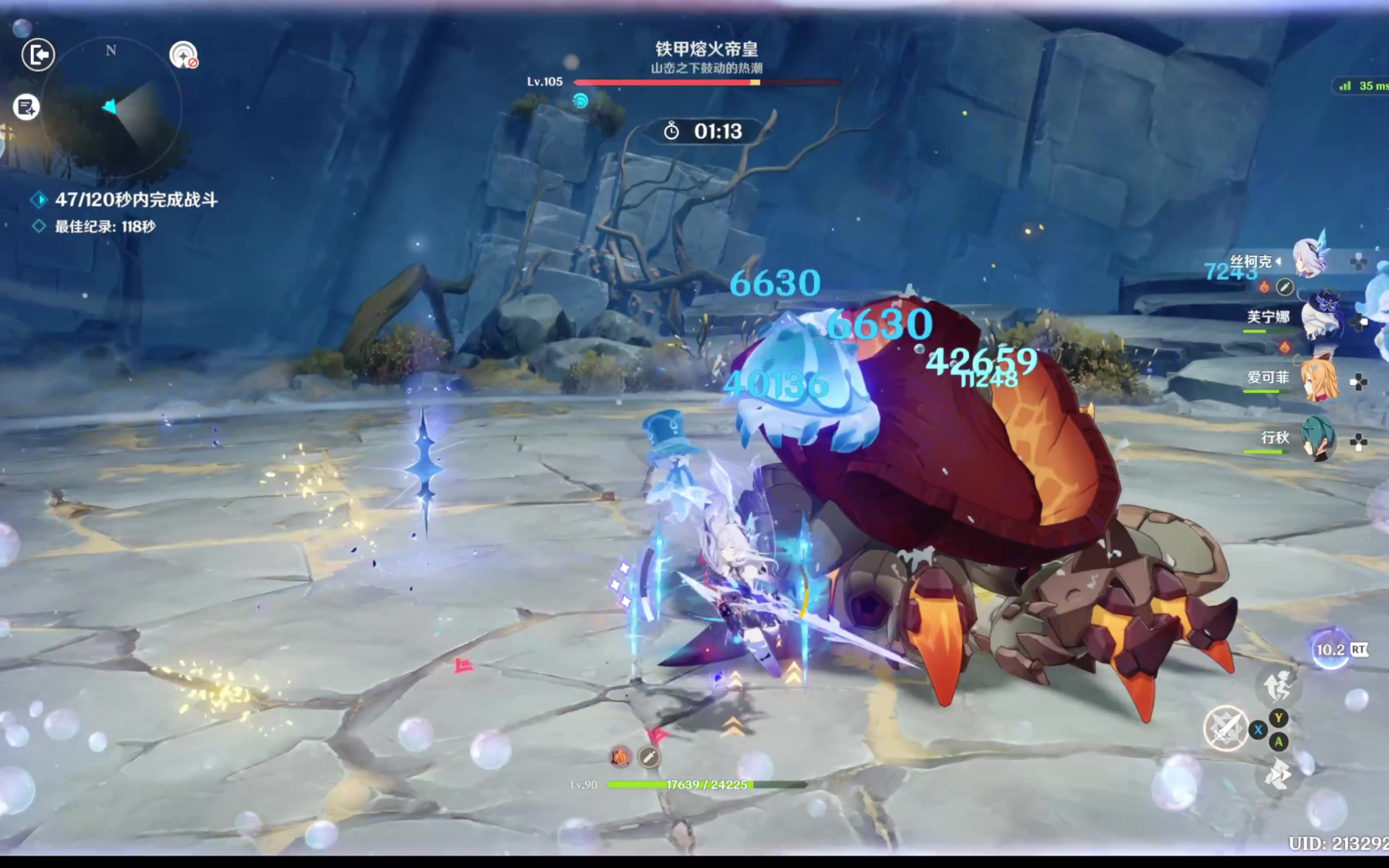Switch to party member 行秋

(x=1316, y=439)
